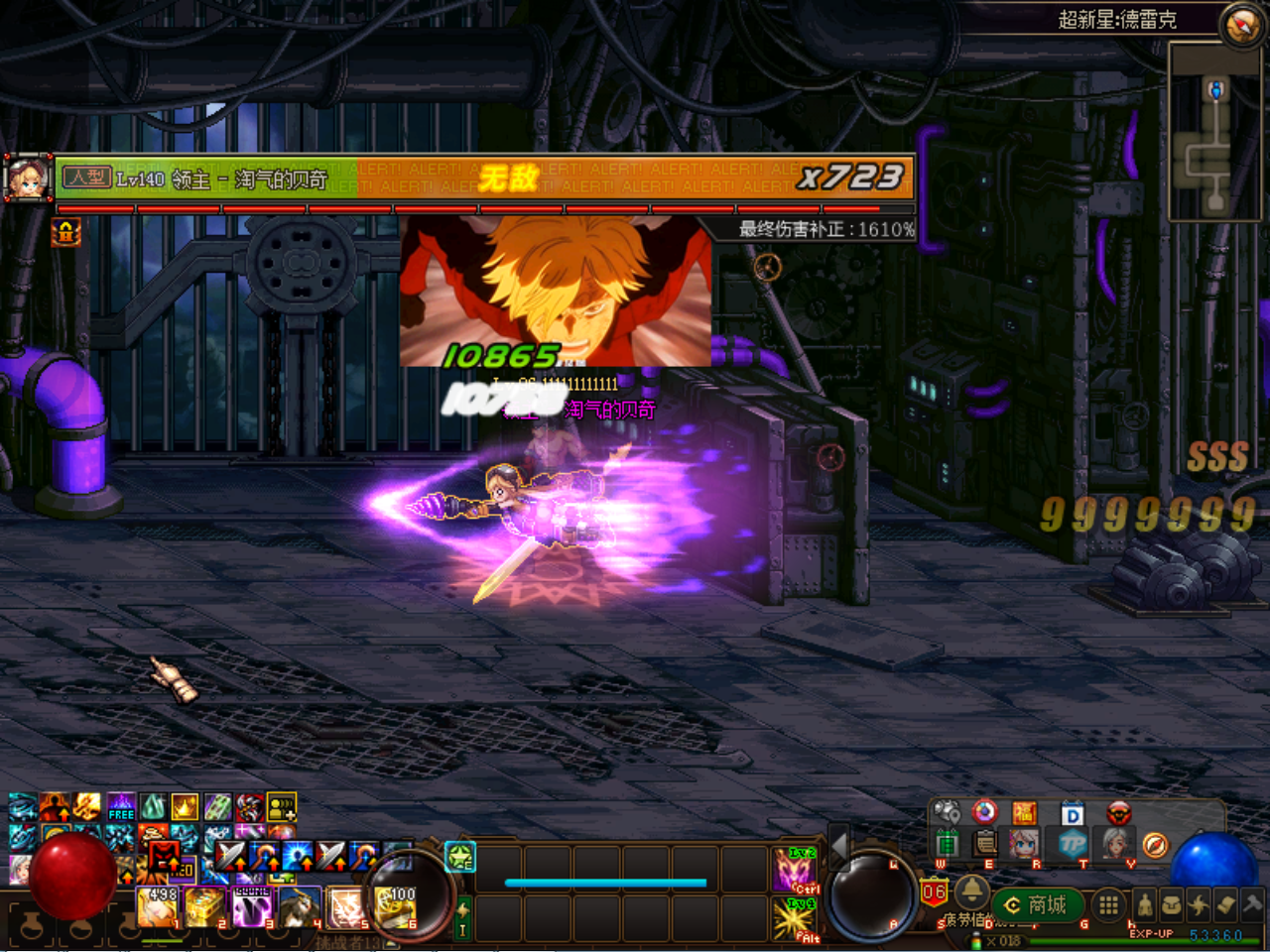
Task: Open the calendar icon with letter D
Action: [x=1073, y=814]
